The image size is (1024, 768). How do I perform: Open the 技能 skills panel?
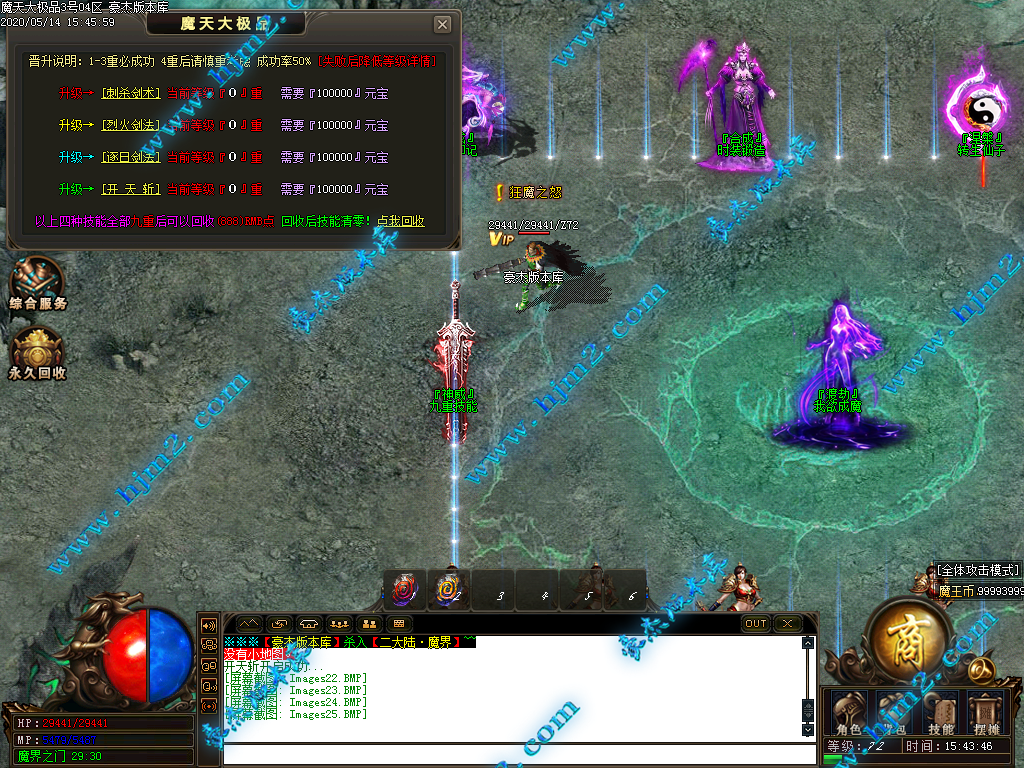[x=940, y=712]
